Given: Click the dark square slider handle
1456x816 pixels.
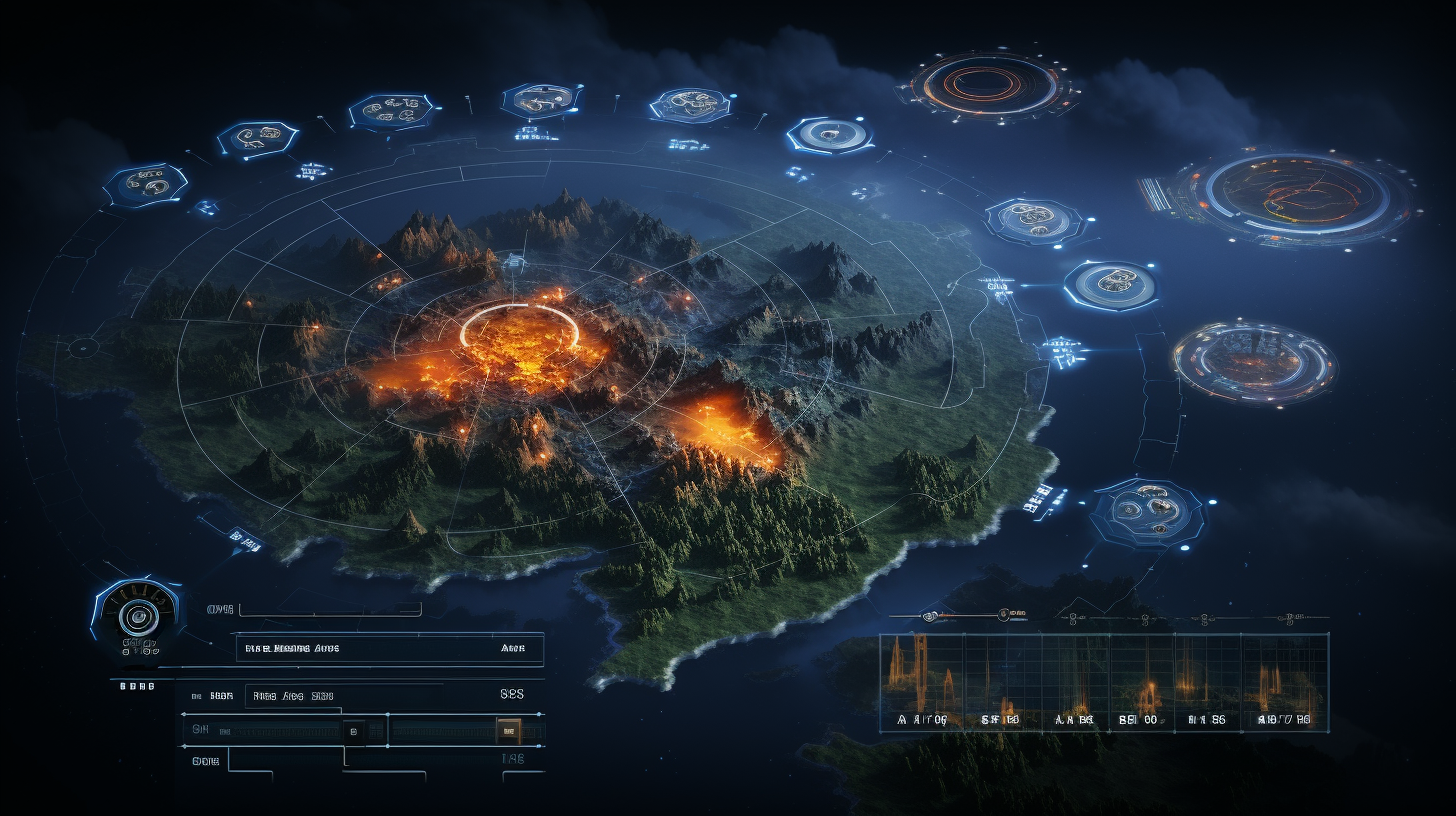Looking at the screenshot, I should pyautogui.click(x=352, y=731).
